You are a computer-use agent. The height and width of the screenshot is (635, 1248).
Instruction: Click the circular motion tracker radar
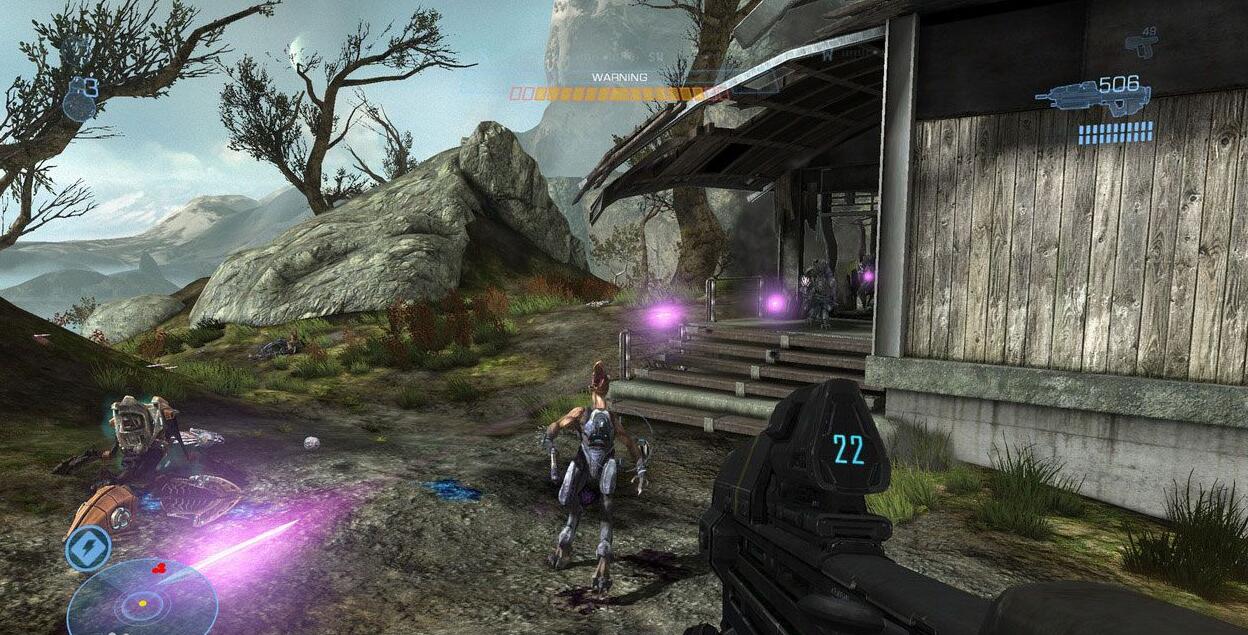click(143, 600)
